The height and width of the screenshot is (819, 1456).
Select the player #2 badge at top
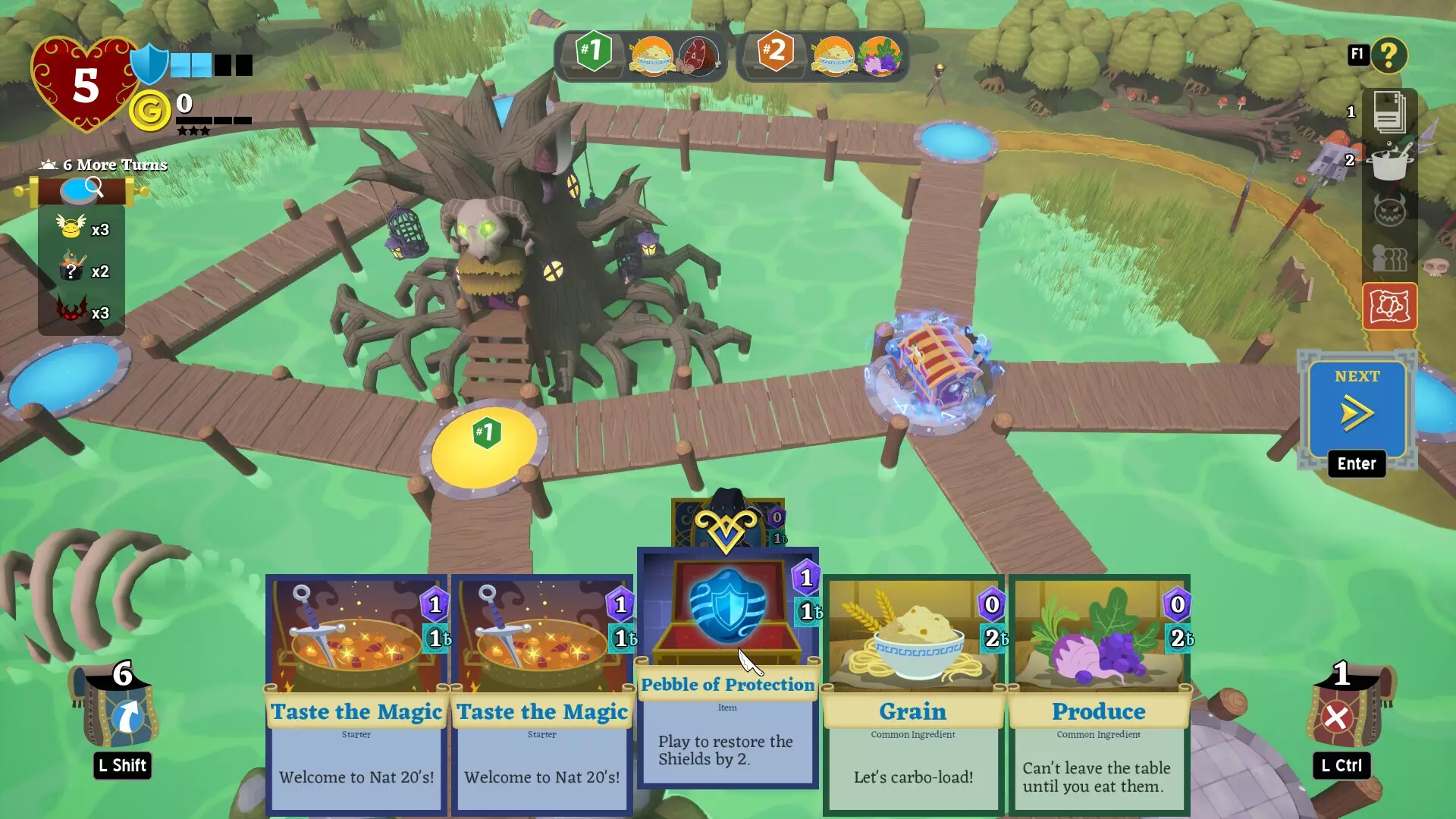[x=776, y=53]
